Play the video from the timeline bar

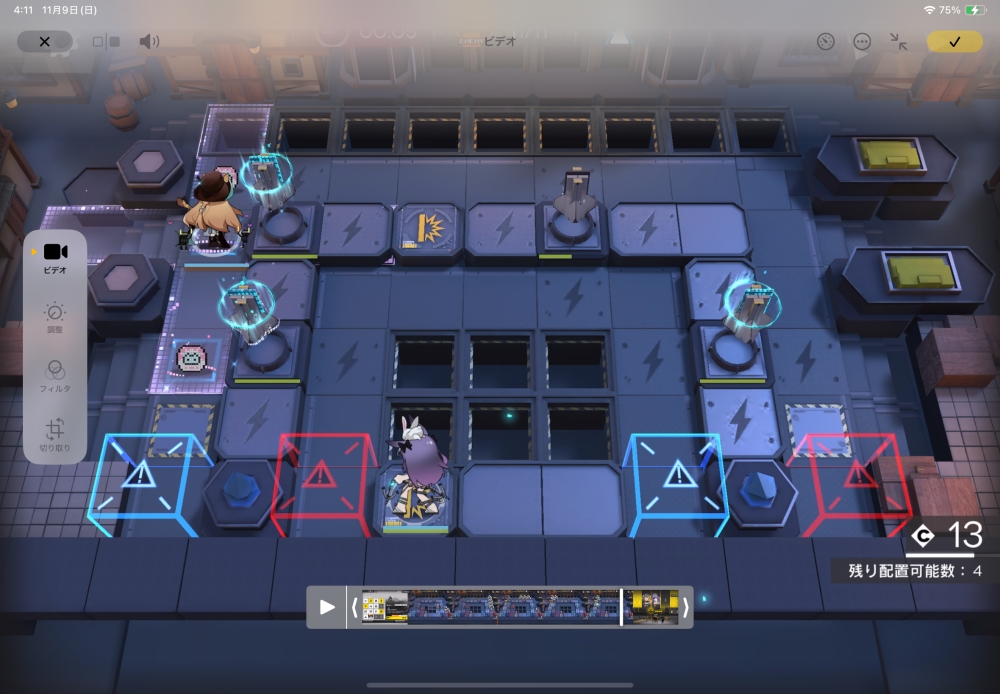327,607
